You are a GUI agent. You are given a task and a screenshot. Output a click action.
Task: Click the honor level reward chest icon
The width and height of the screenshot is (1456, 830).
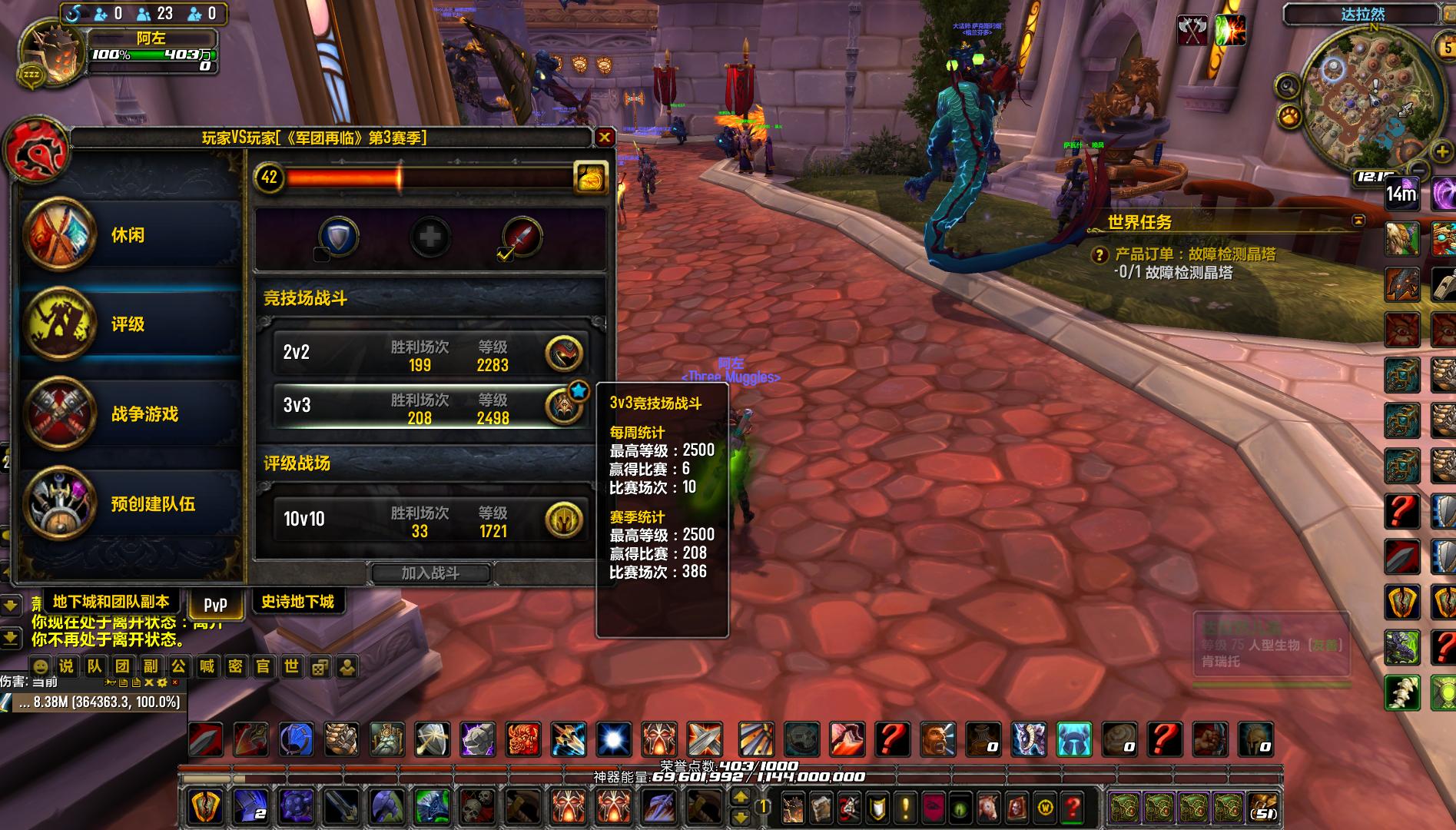[x=590, y=178]
